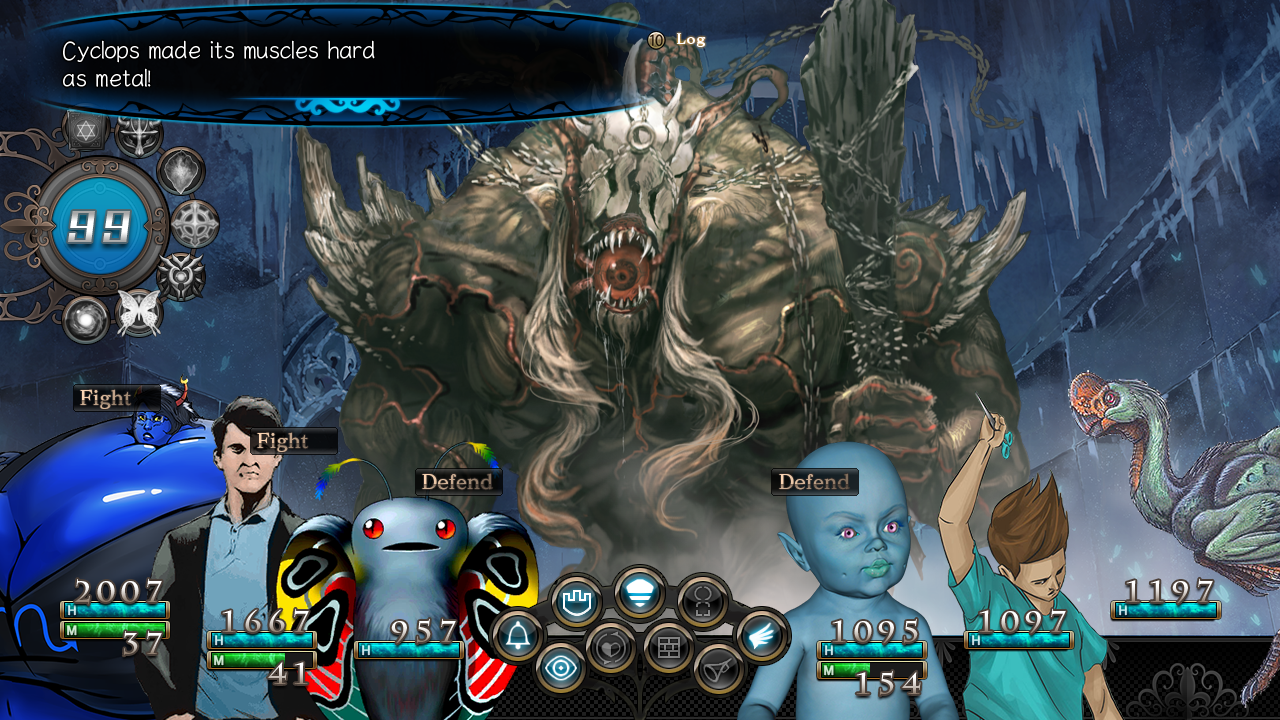Select the greyed person silhouette command
Image resolution: width=1280 pixels, height=720 pixels.
(702, 602)
